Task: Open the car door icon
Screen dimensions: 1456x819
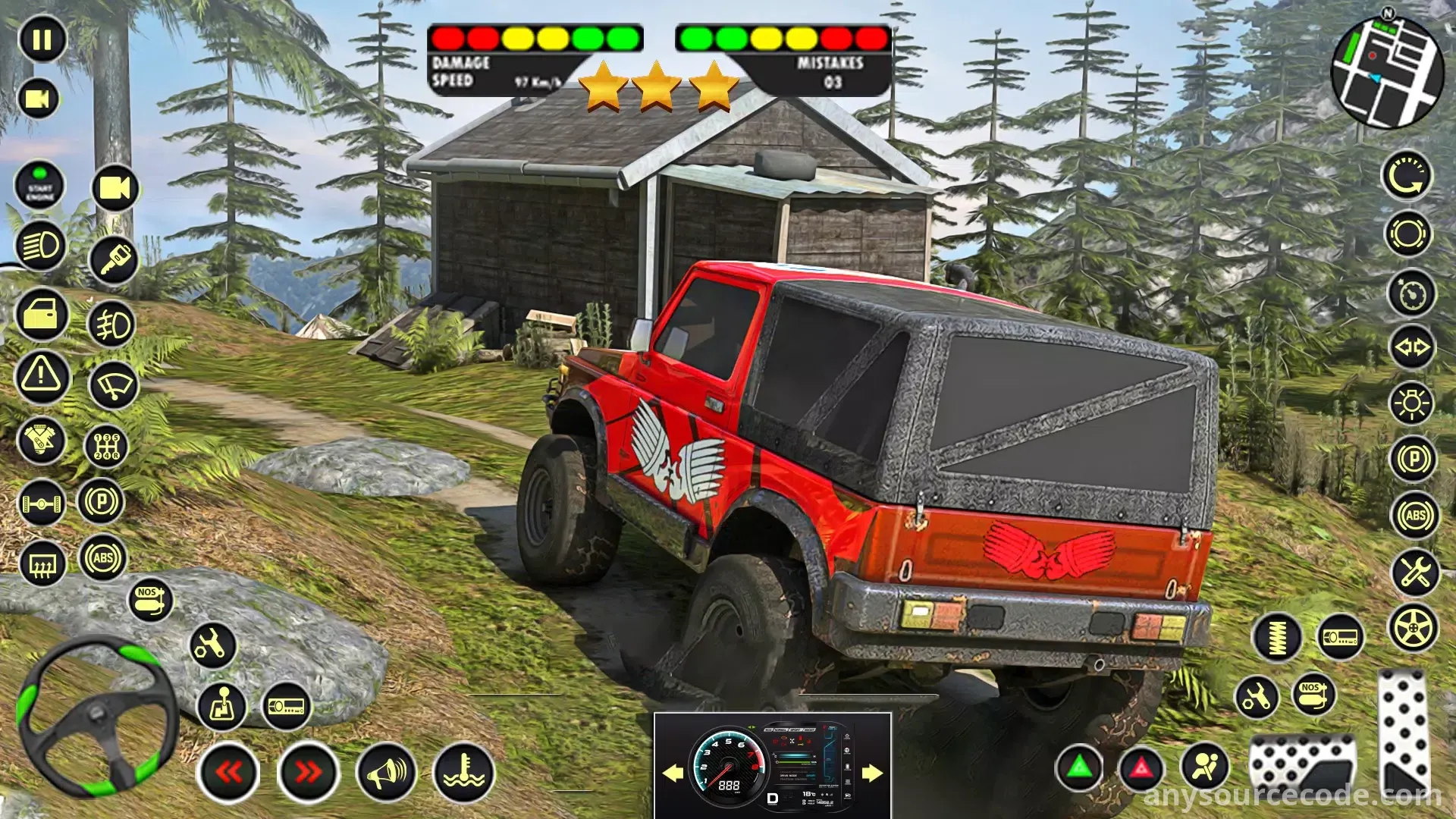Action: [42, 313]
